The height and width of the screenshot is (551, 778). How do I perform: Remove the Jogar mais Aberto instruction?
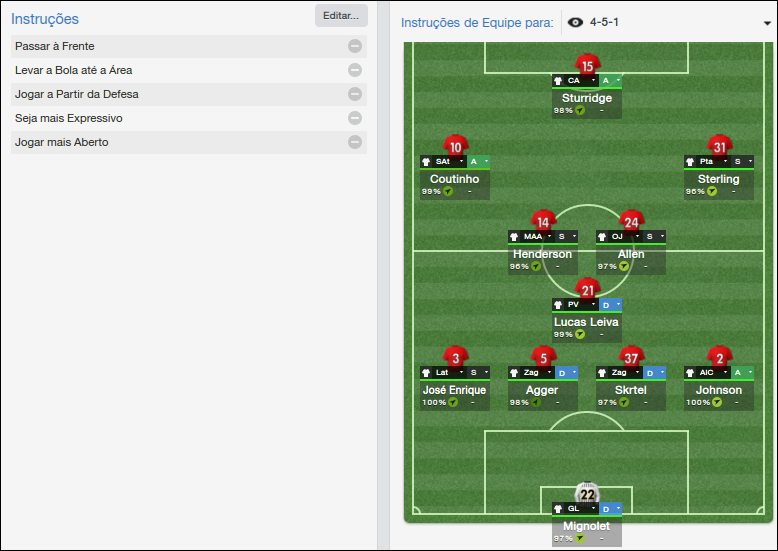[355, 142]
